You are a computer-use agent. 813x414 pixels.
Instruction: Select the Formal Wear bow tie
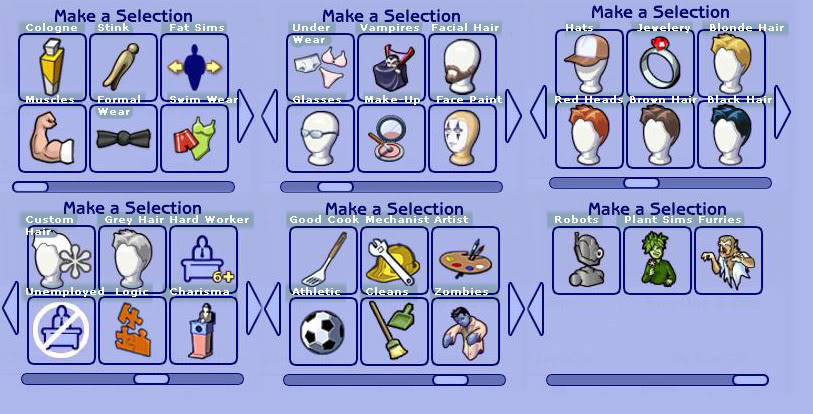[x=124, y=138]
